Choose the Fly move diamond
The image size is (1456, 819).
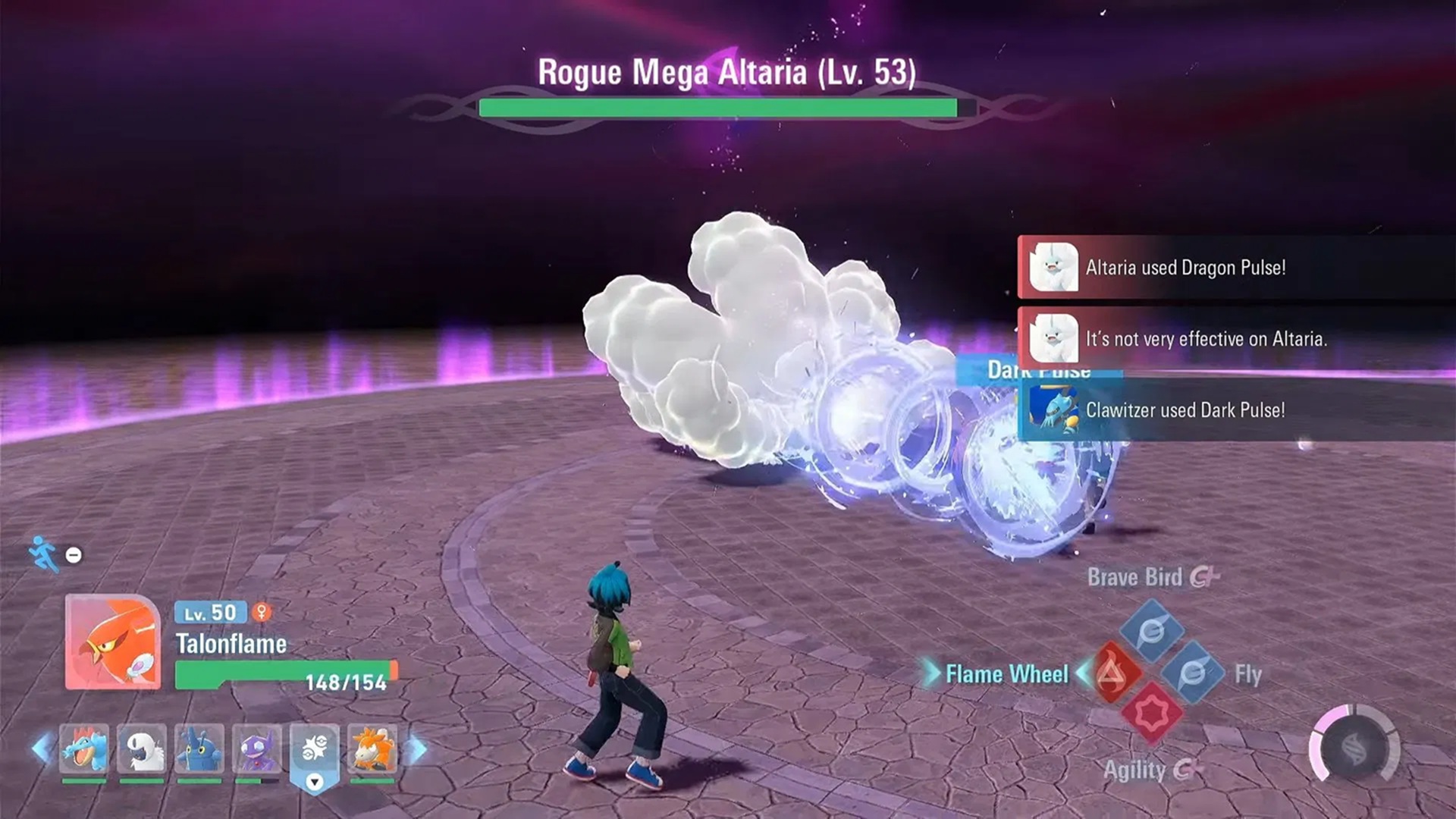click(x=1193, y=673)
